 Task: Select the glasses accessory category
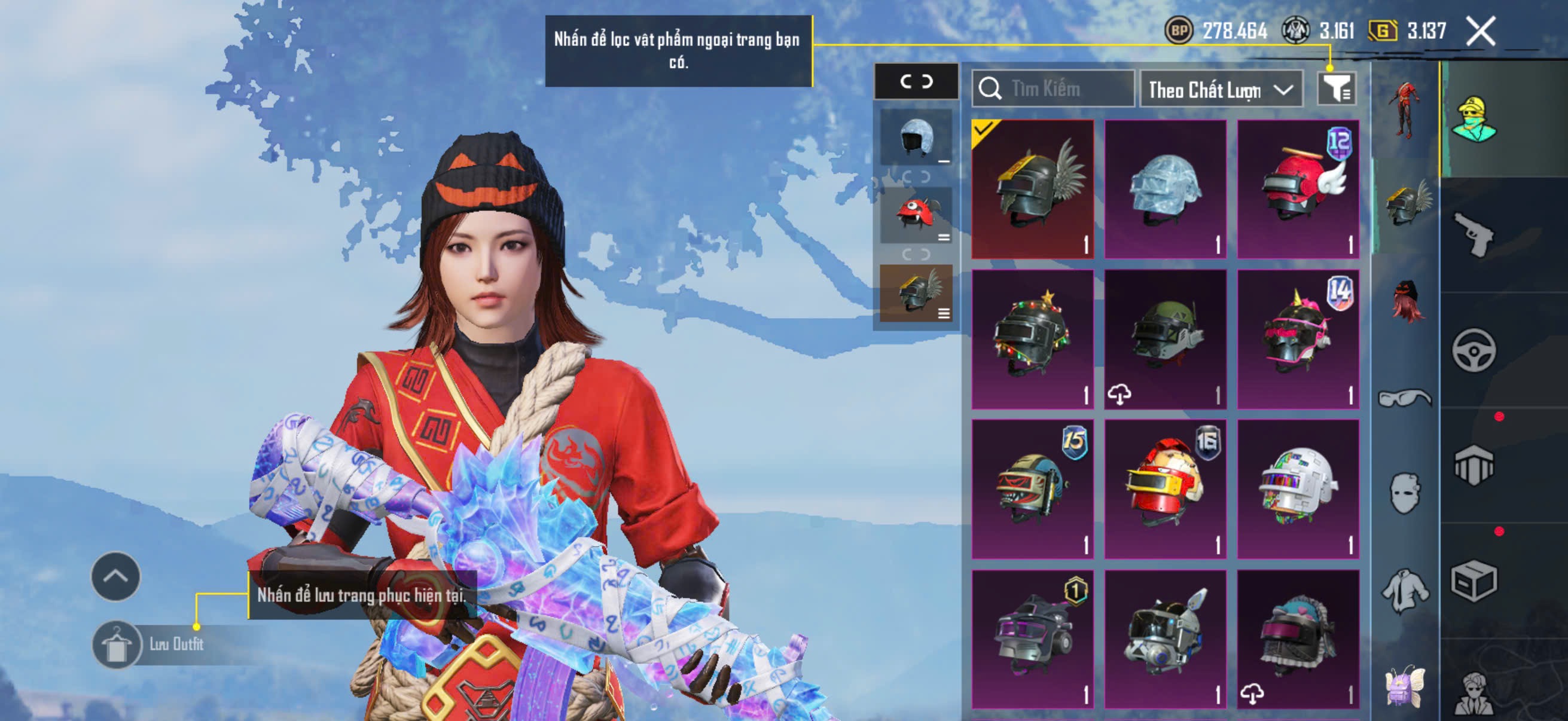(x=1404, y=398)
